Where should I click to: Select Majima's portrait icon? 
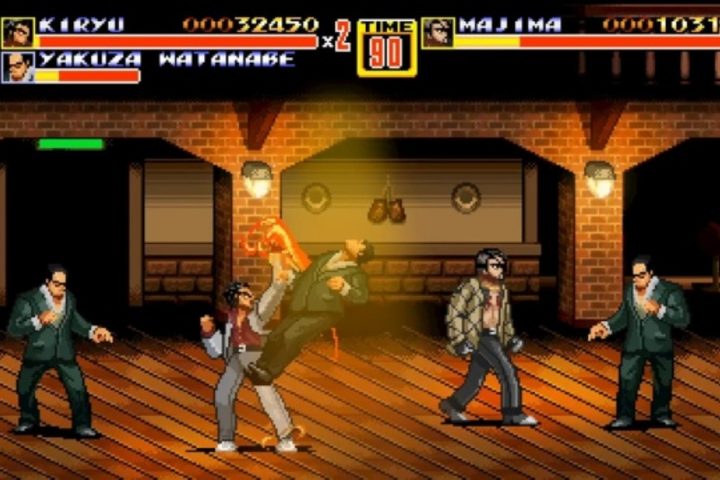click(x=437, y=32)
